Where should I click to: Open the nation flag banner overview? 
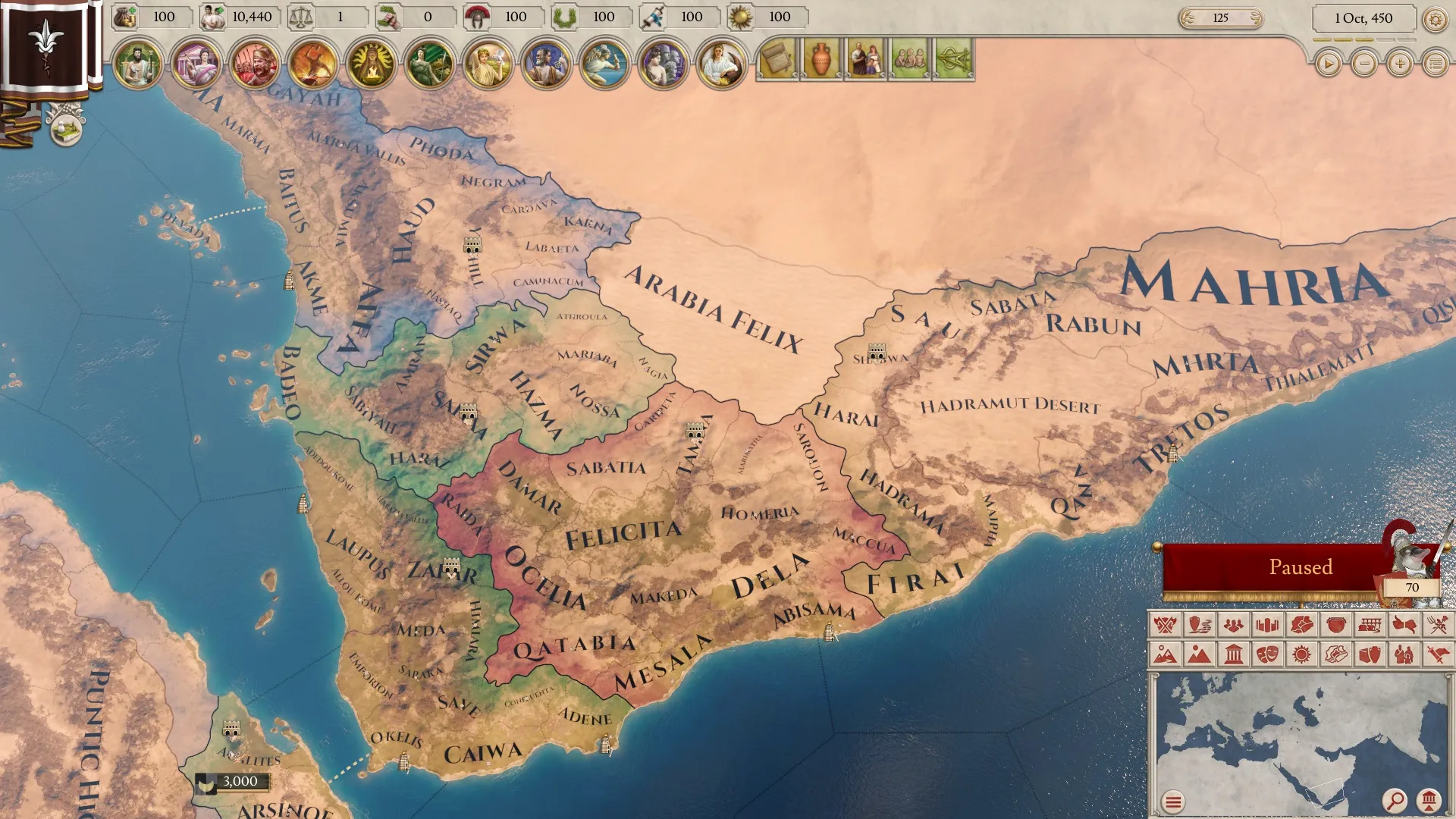pos(45,45)
